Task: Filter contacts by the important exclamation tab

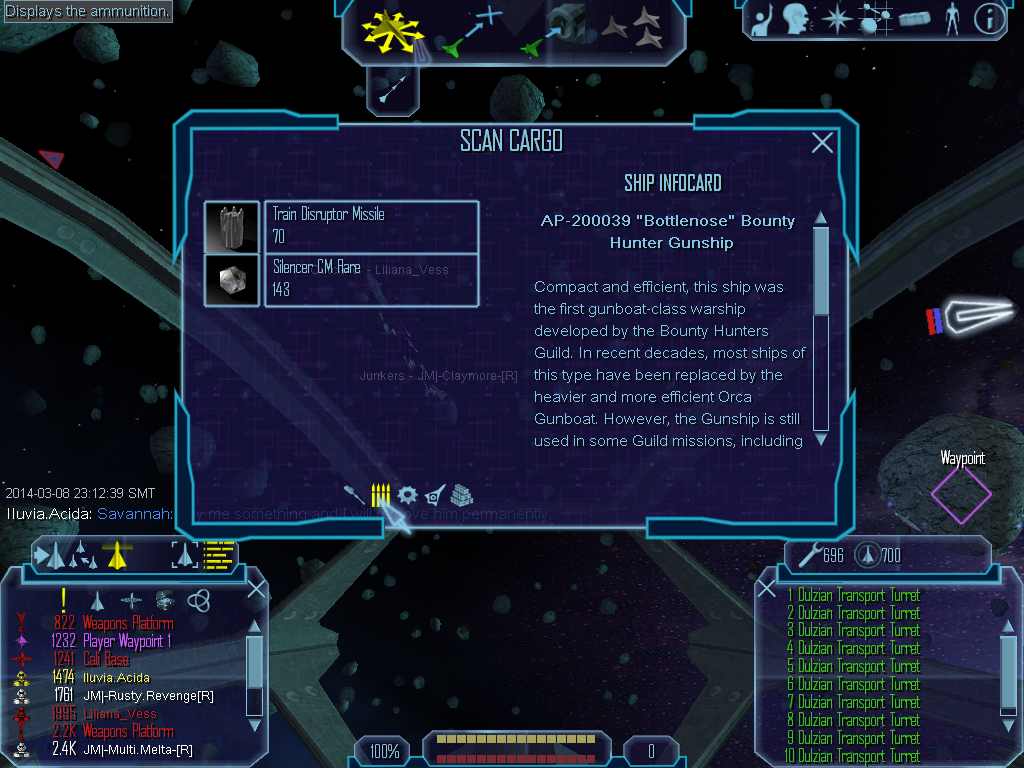Action: point(63,599)
